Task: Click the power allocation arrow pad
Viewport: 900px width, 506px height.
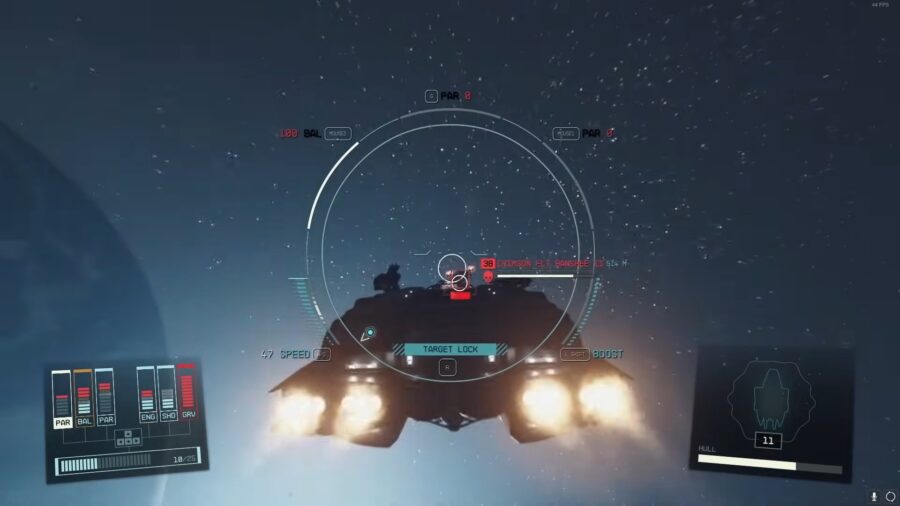Action: pyautogui.click(x=126, y=437)
